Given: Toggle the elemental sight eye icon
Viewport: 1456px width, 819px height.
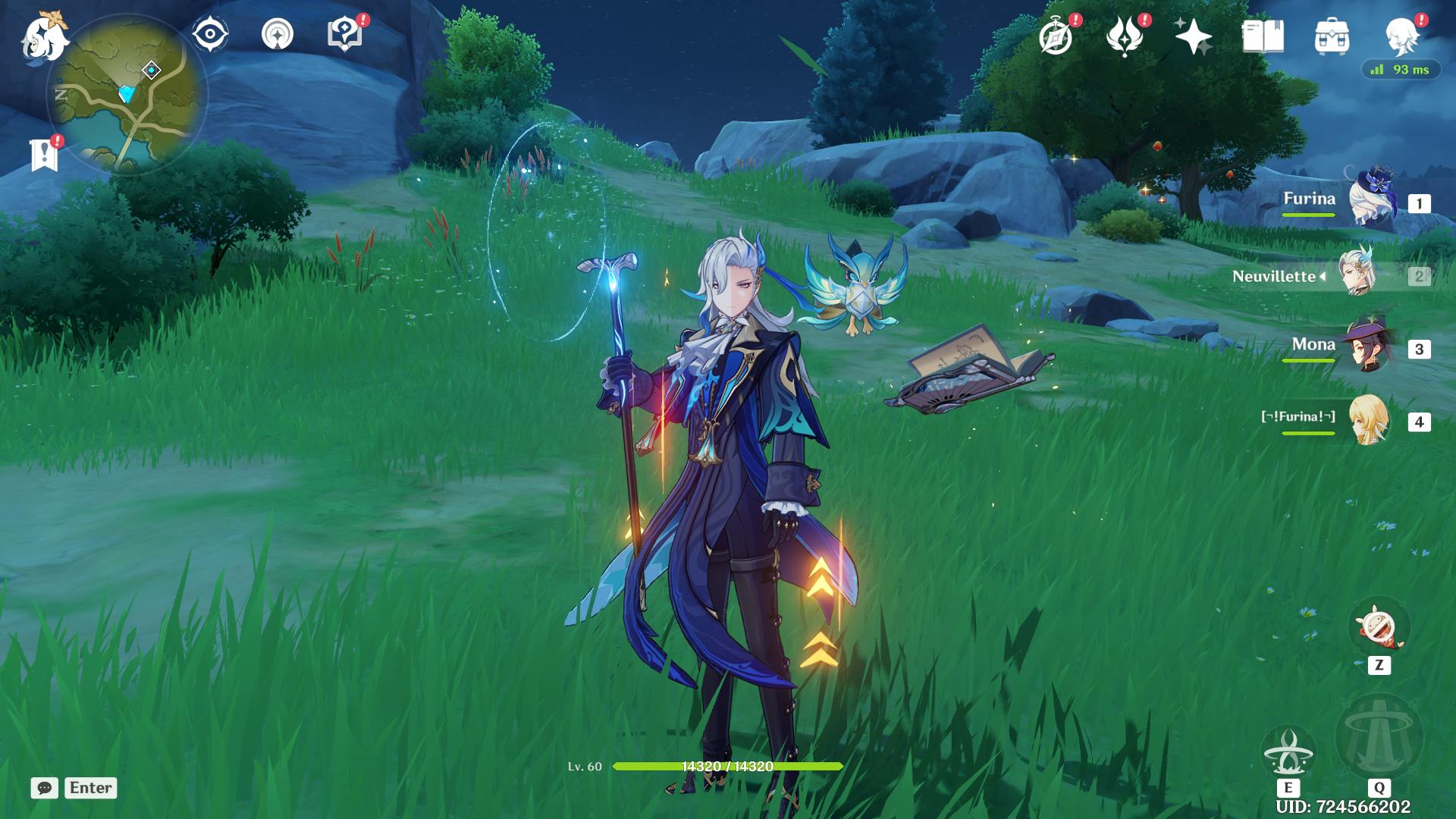Looking at the screenshot, I should point(209,34).
